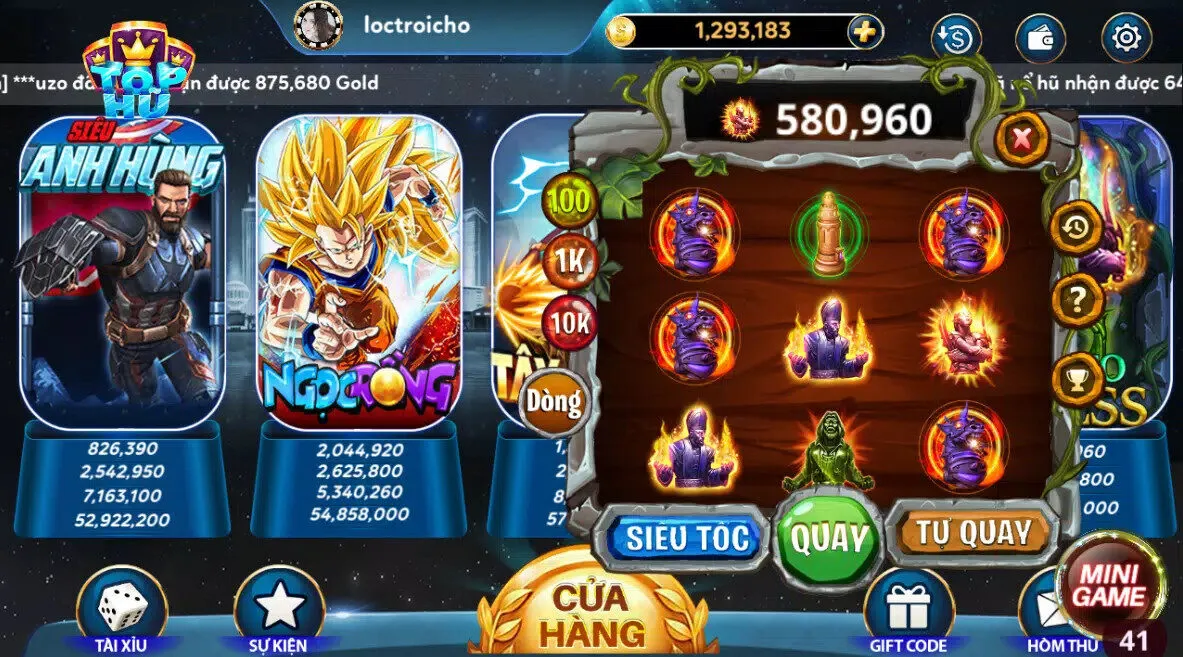
Task: Open the settings gear
Action: (x=1126, y=38)
